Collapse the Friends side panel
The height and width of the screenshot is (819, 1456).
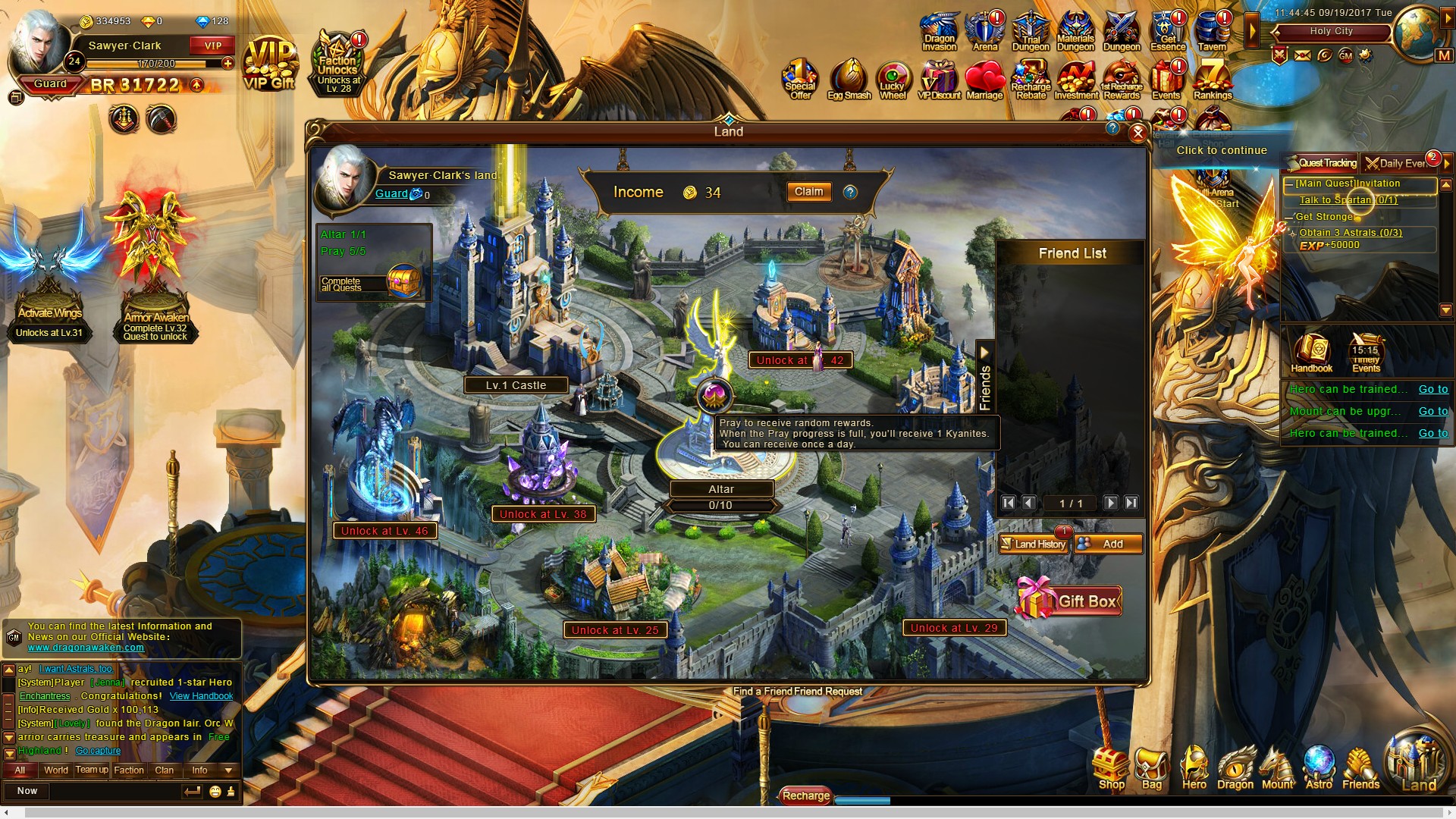click(984, 353)
